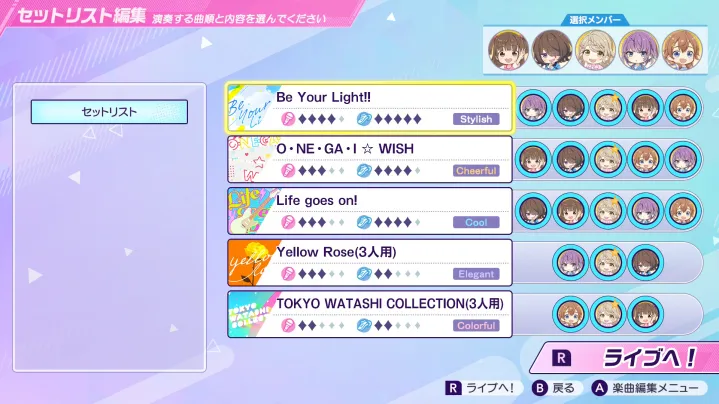This screenshot has width=719, height=404.
Task: Select Yellow Rose(3人用) in the setlist
Action: coord(390,262)
